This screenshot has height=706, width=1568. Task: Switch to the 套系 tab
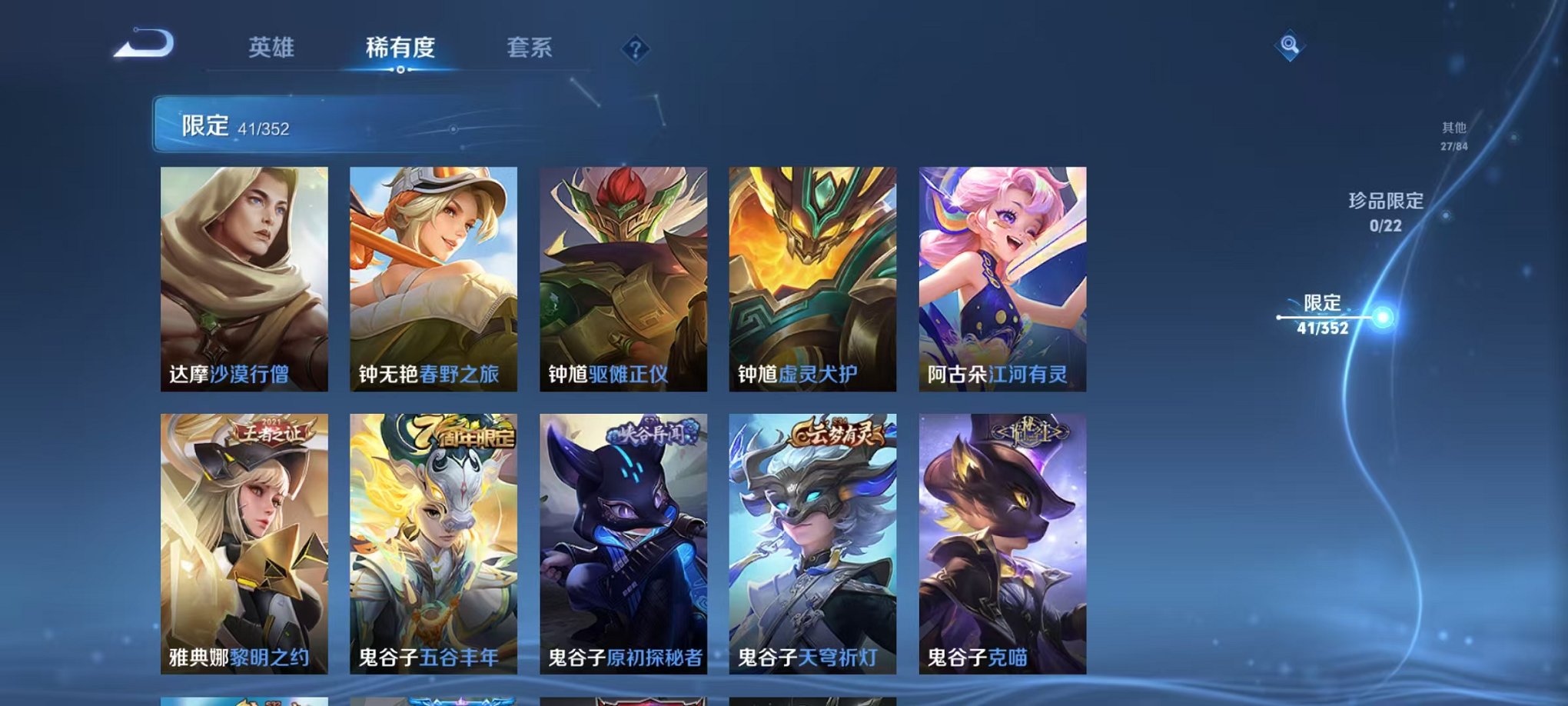[529, 48]
